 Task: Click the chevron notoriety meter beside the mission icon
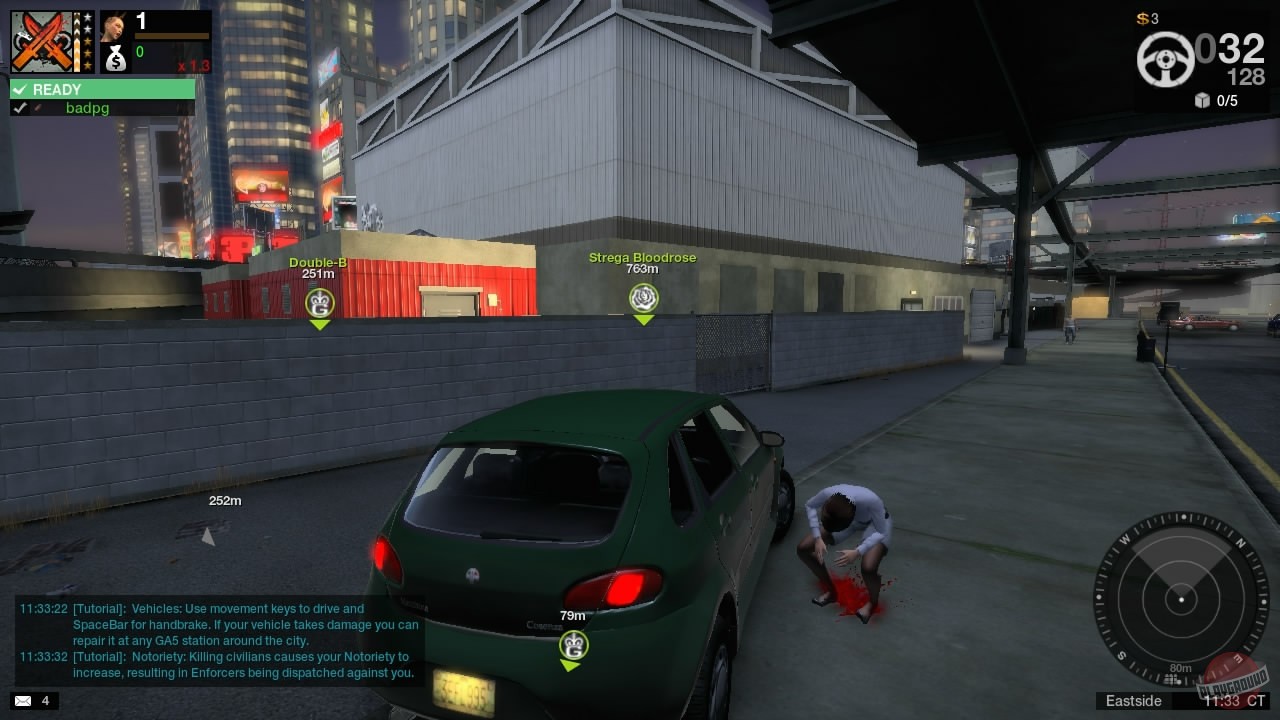tap(76, 41)
